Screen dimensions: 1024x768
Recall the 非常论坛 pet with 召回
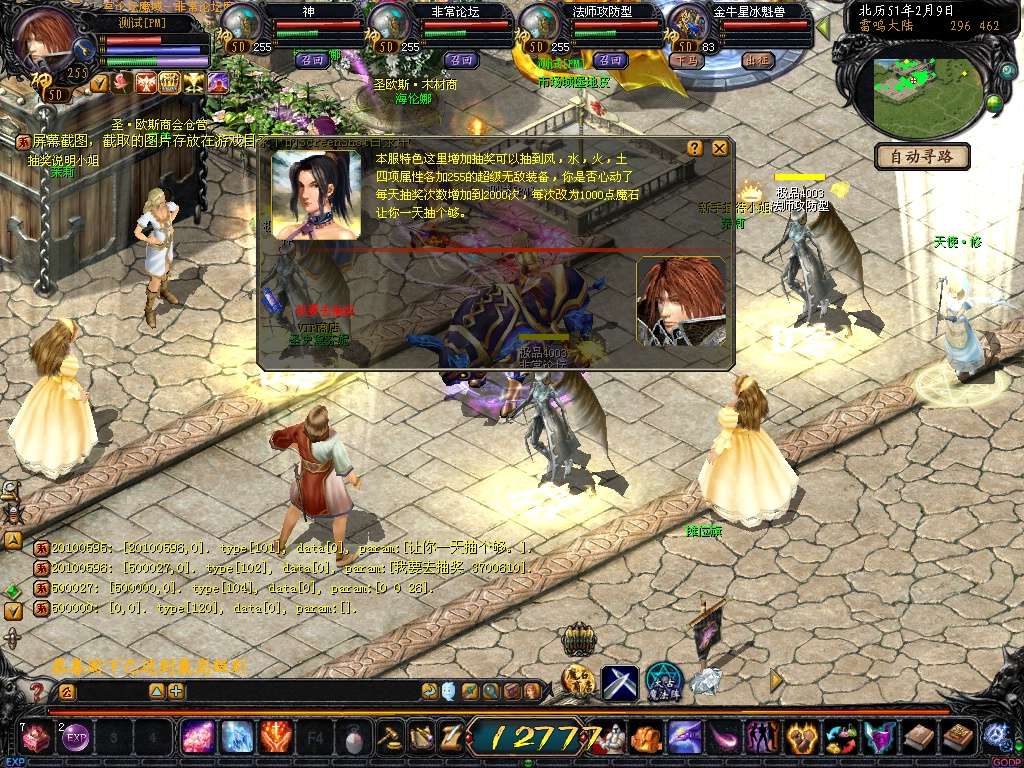point(460,60)
